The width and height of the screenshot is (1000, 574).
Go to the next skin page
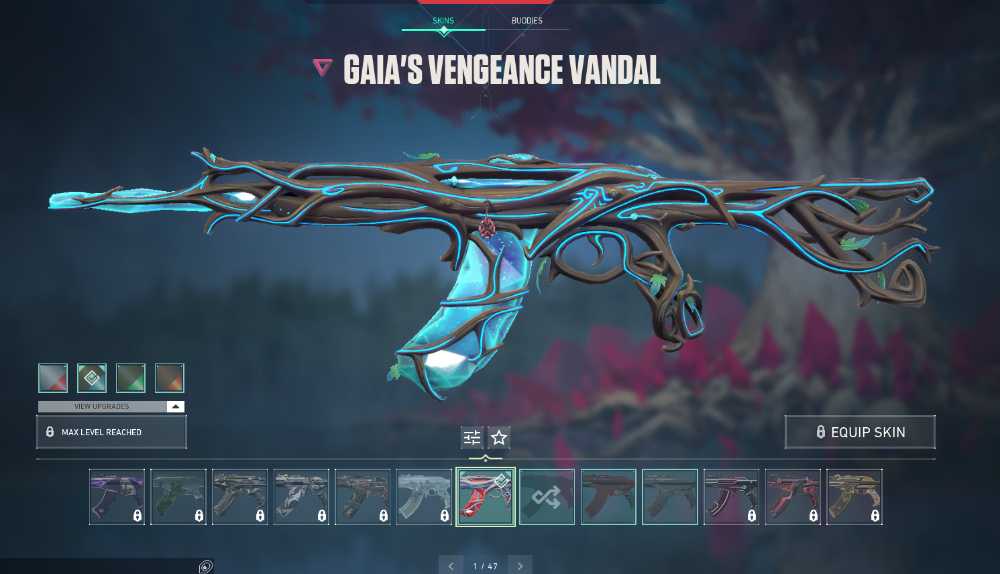point(519,566)
